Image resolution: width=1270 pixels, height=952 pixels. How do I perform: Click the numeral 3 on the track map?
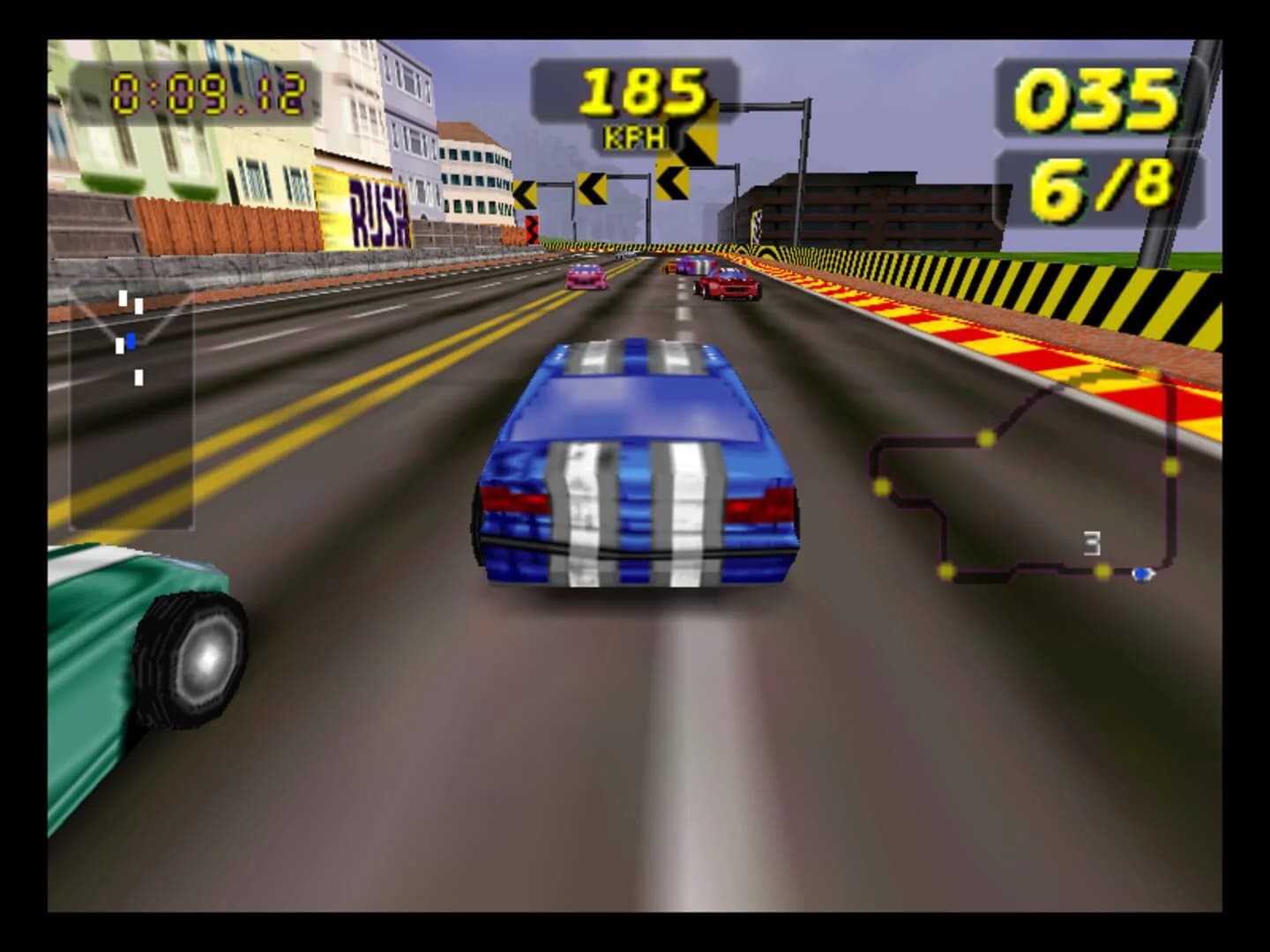click(x=1091, y=544)
